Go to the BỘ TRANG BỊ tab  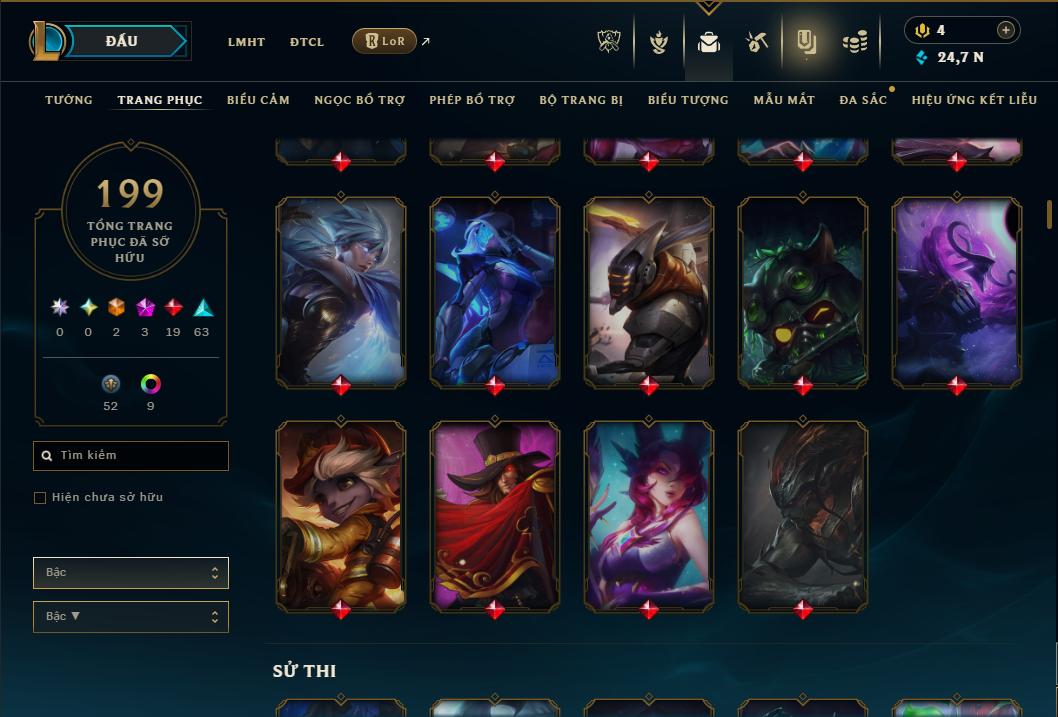(x=581, y=100)
